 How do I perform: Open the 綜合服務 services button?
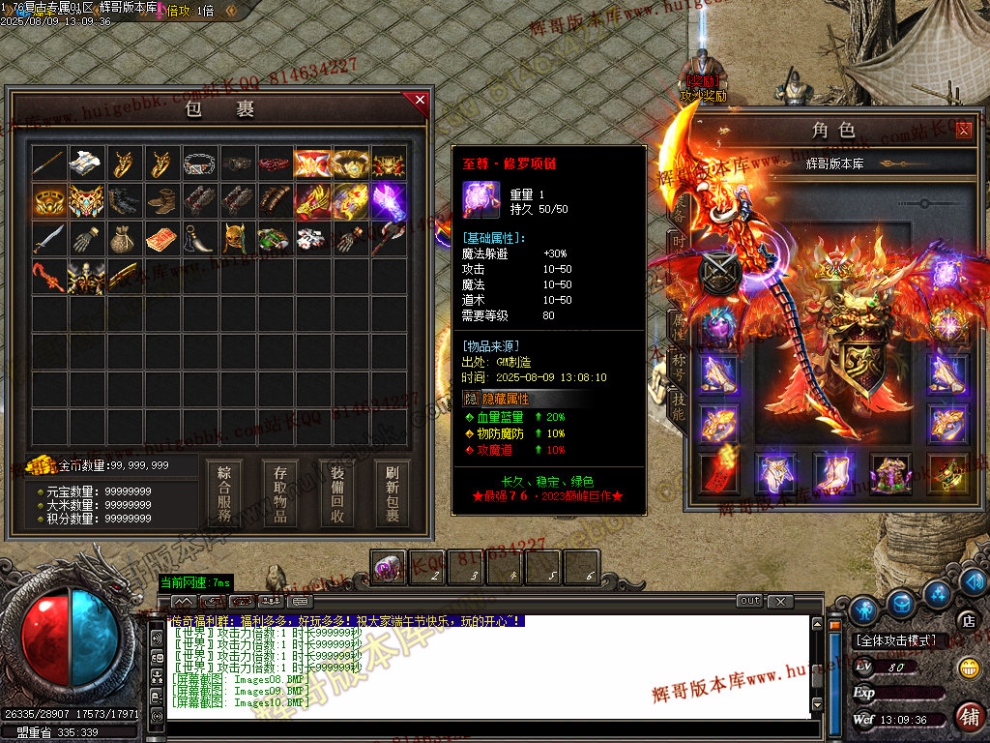pyautogui.click(x=224, y=493)
